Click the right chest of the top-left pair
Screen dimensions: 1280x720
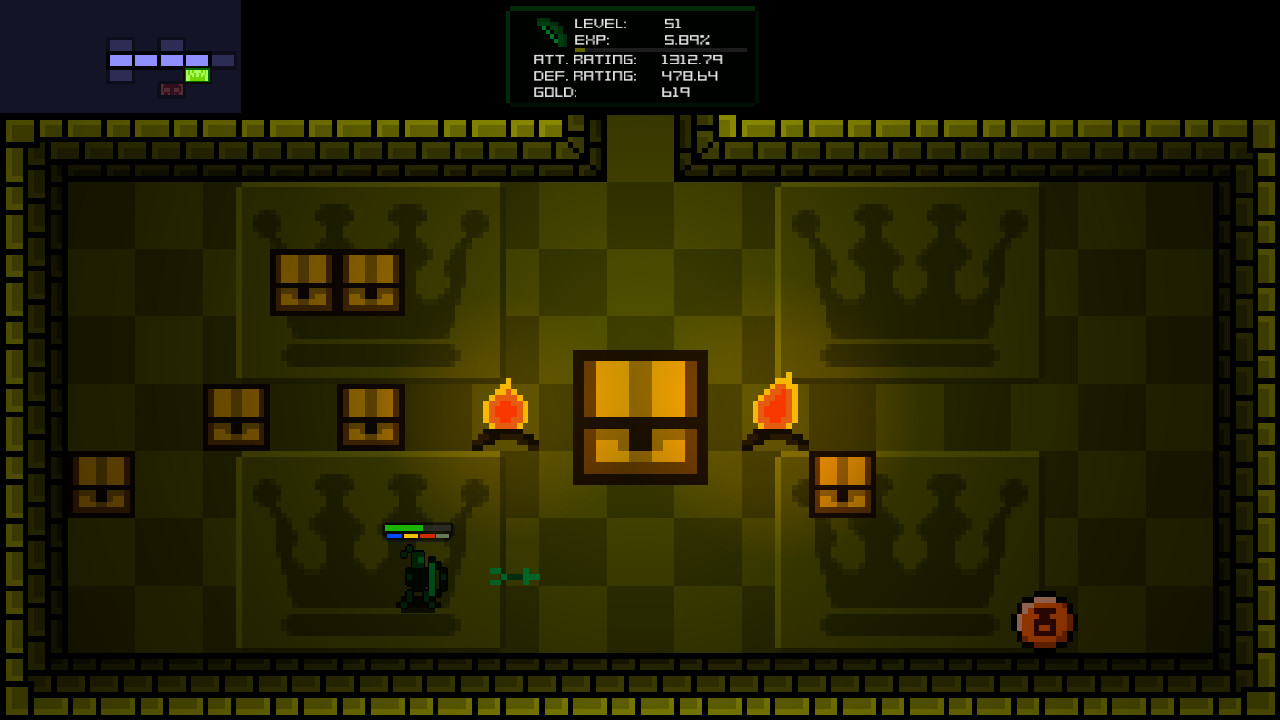pos(371,281)
